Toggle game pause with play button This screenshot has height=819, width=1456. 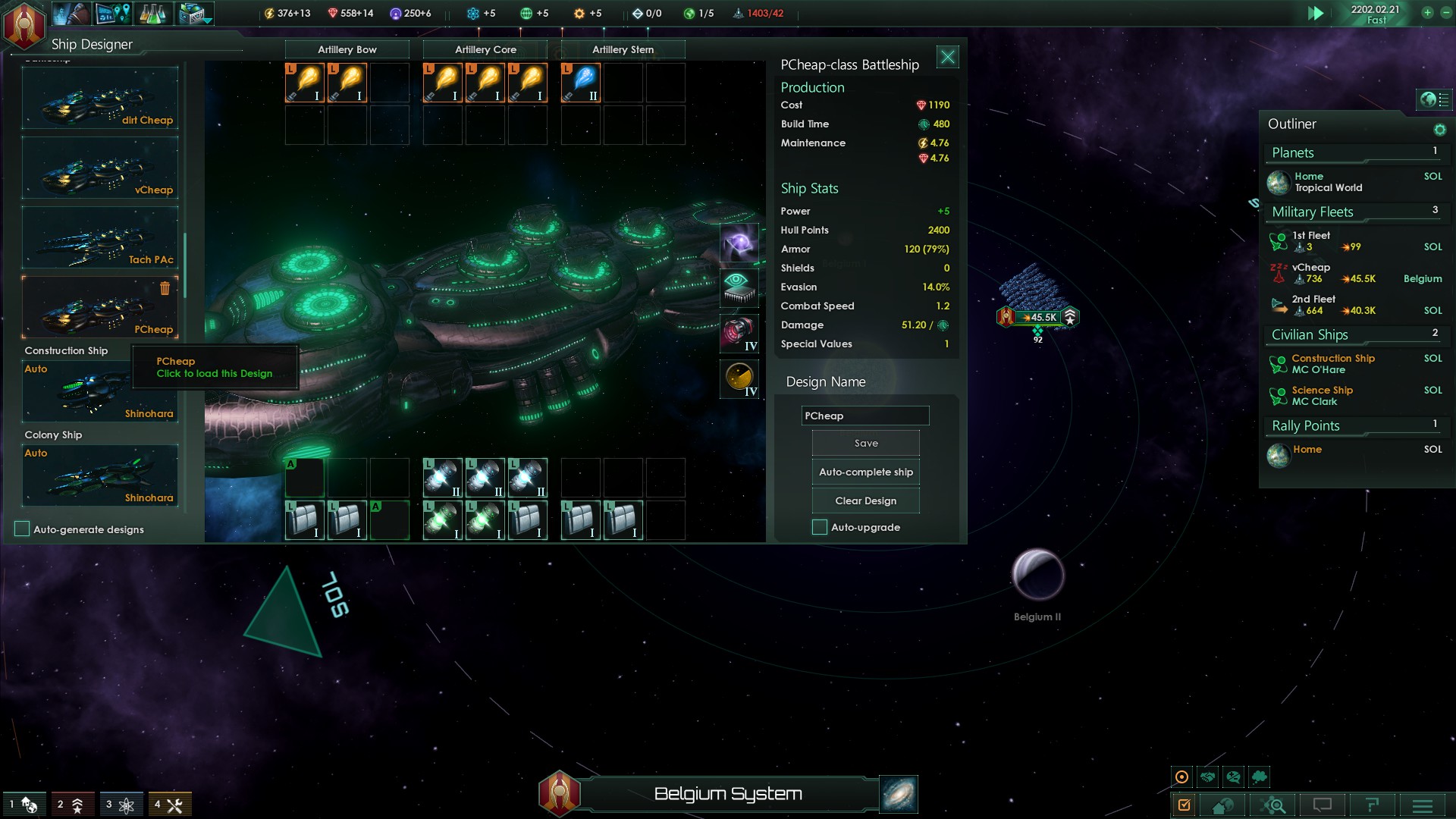[x=1316, y=14]
